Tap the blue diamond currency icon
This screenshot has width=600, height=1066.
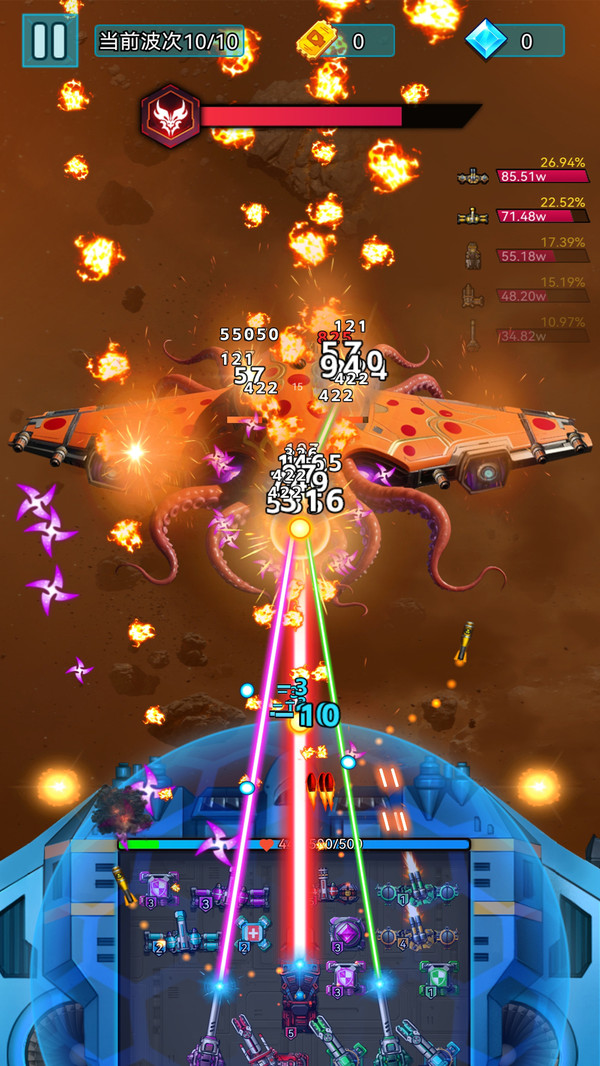(489, 41)
